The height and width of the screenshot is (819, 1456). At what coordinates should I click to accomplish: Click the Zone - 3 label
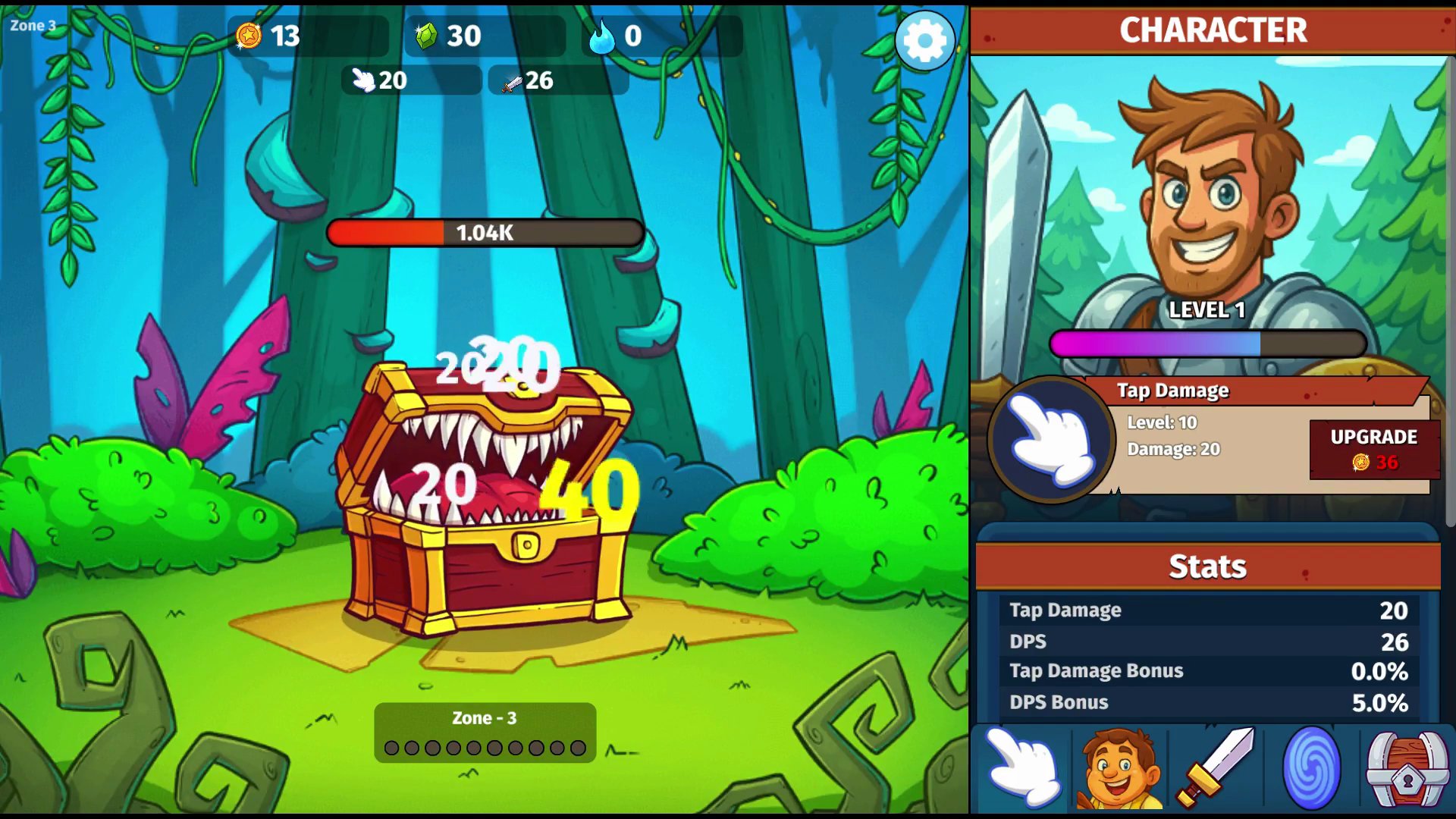(485, 717)
